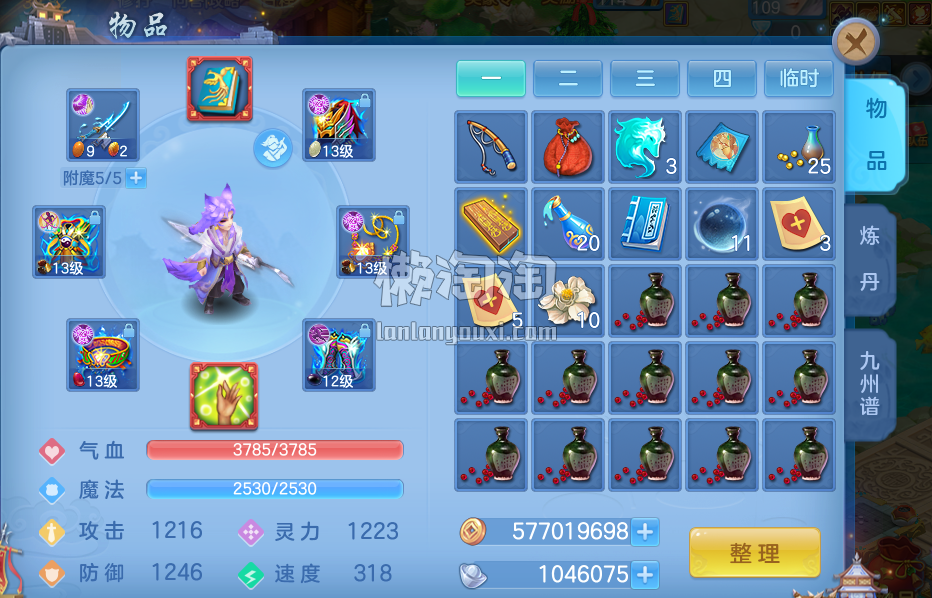Open the 临时 temporary bag tab
The width and height of the screenshot is (932, 598).
click(x=799, y=79)
